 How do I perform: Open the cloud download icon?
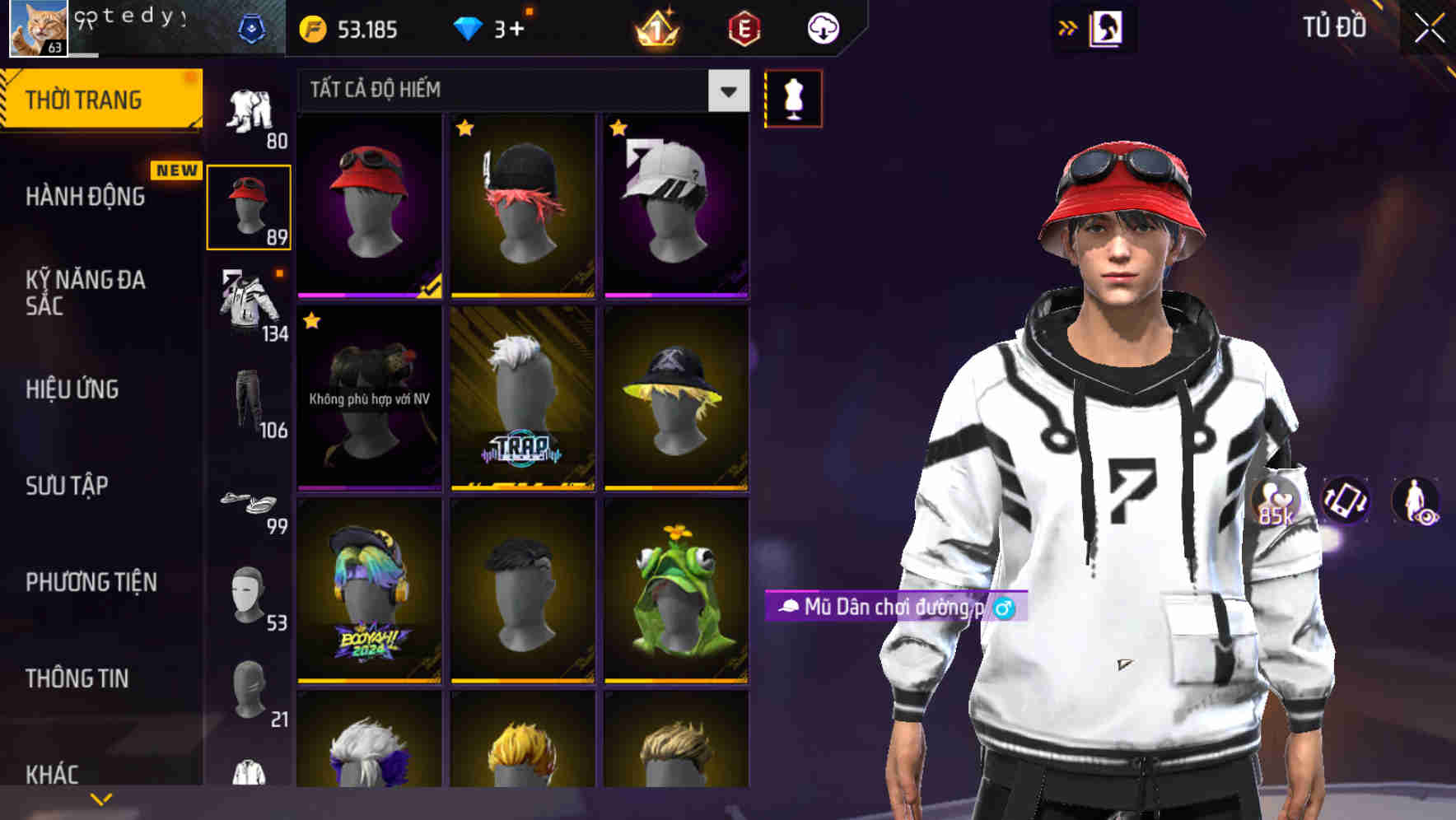coord(822,27)
